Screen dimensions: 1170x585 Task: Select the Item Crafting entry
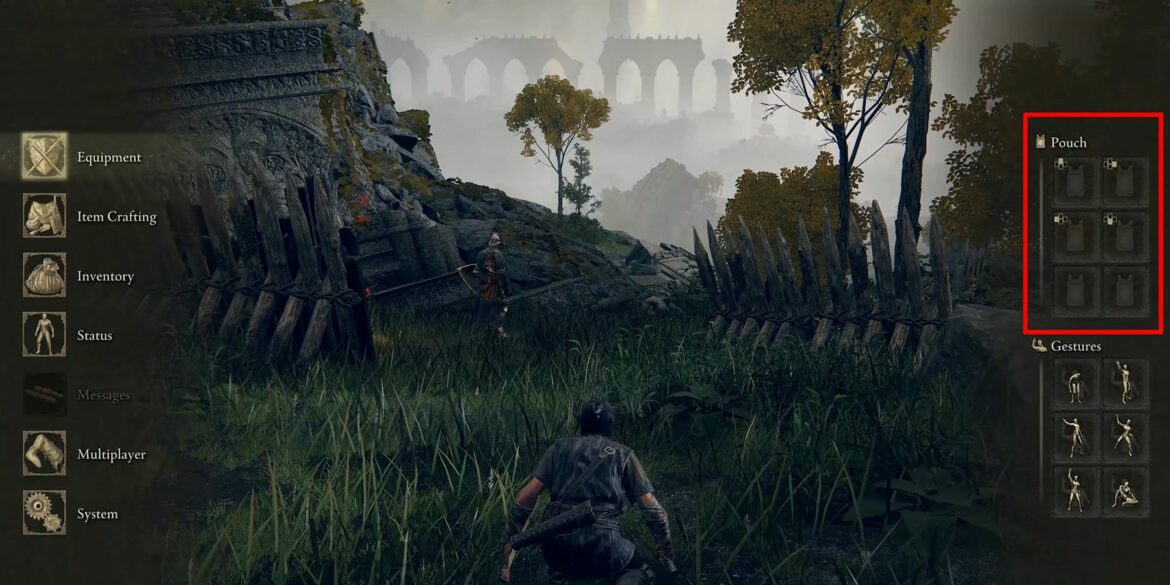[x=116, y=217]
